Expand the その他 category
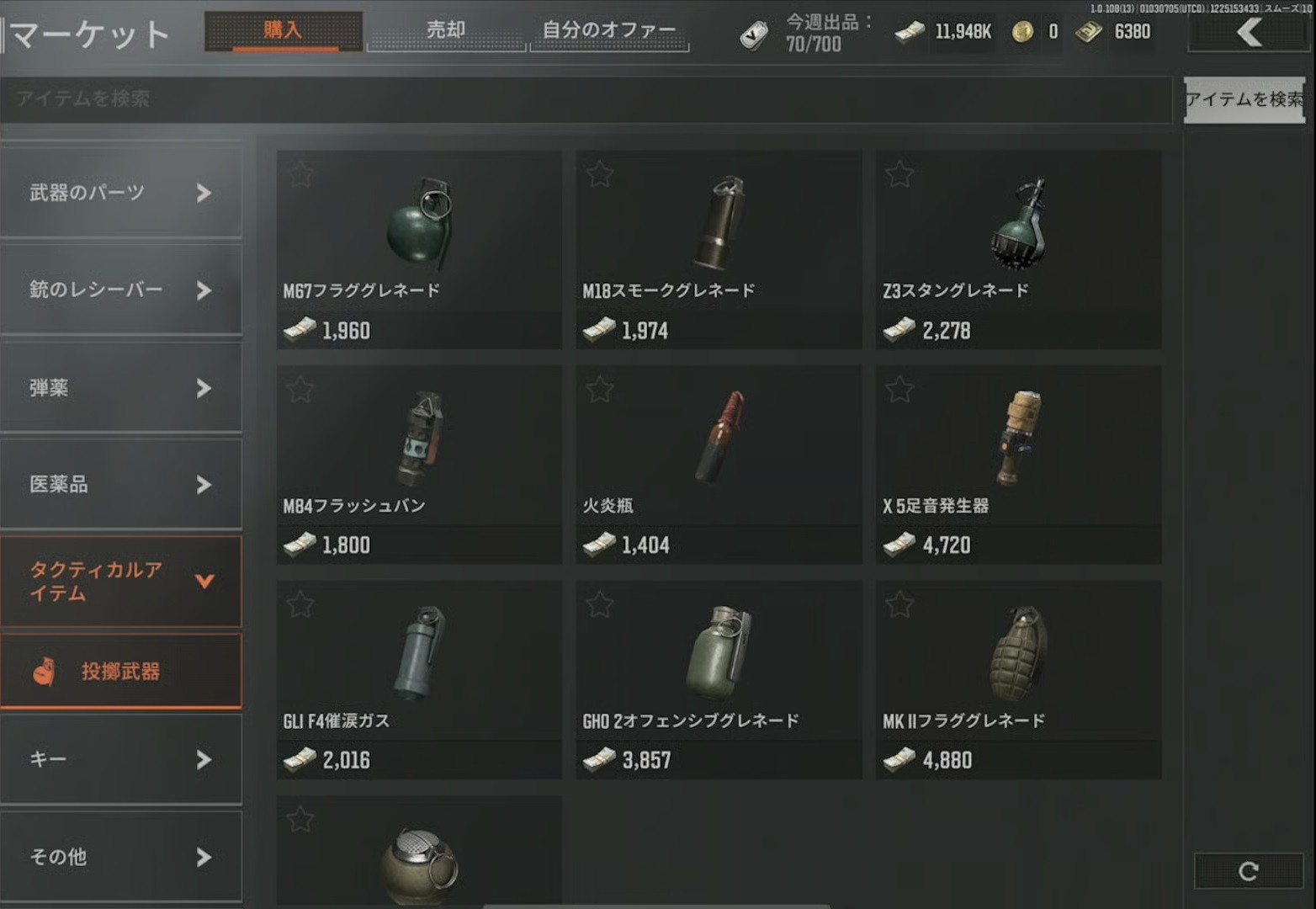The width and height of the screenshot is (1316, 909). coord(121,857)
